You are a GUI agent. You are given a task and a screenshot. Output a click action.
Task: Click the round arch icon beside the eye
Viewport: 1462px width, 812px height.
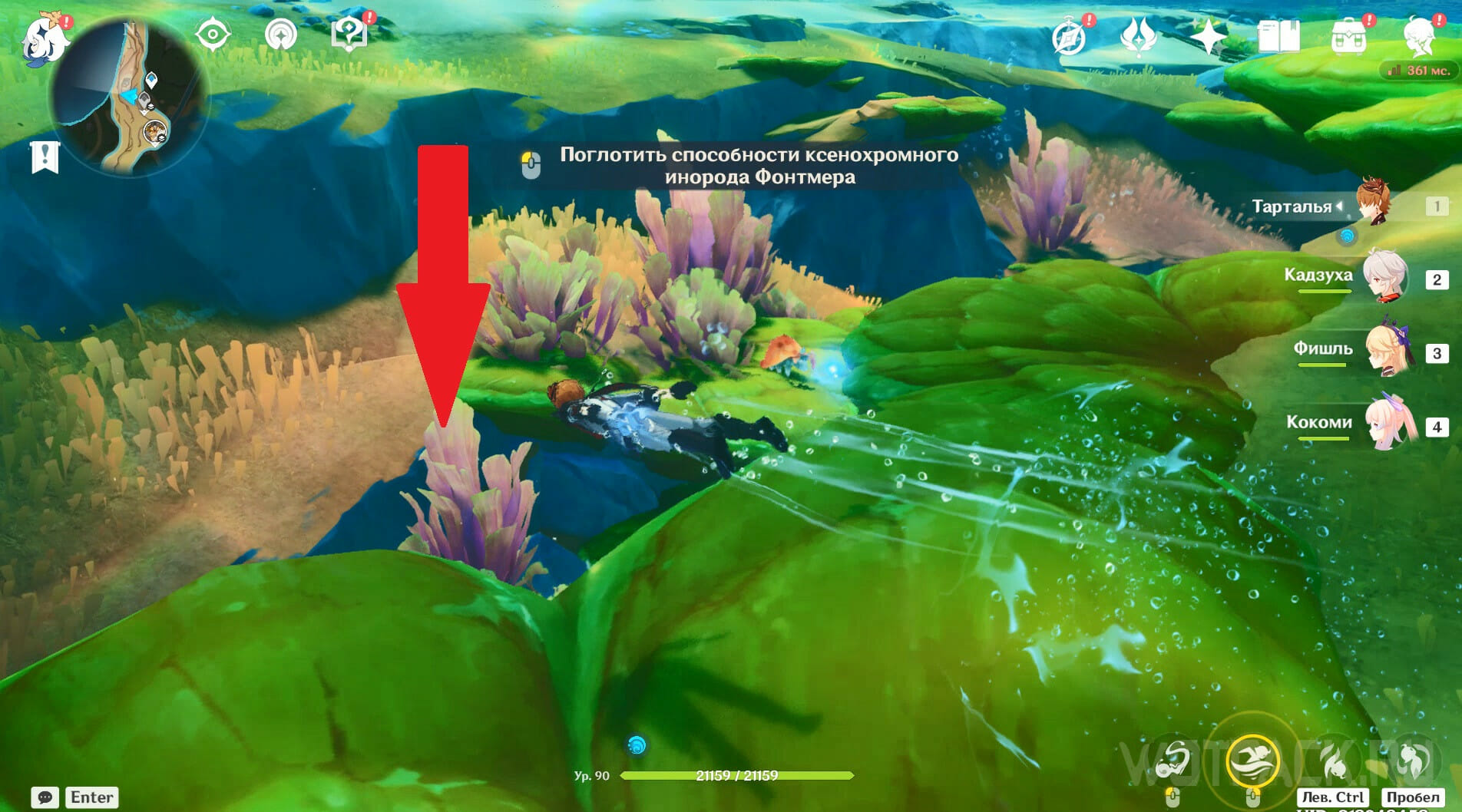pos(280,35)
